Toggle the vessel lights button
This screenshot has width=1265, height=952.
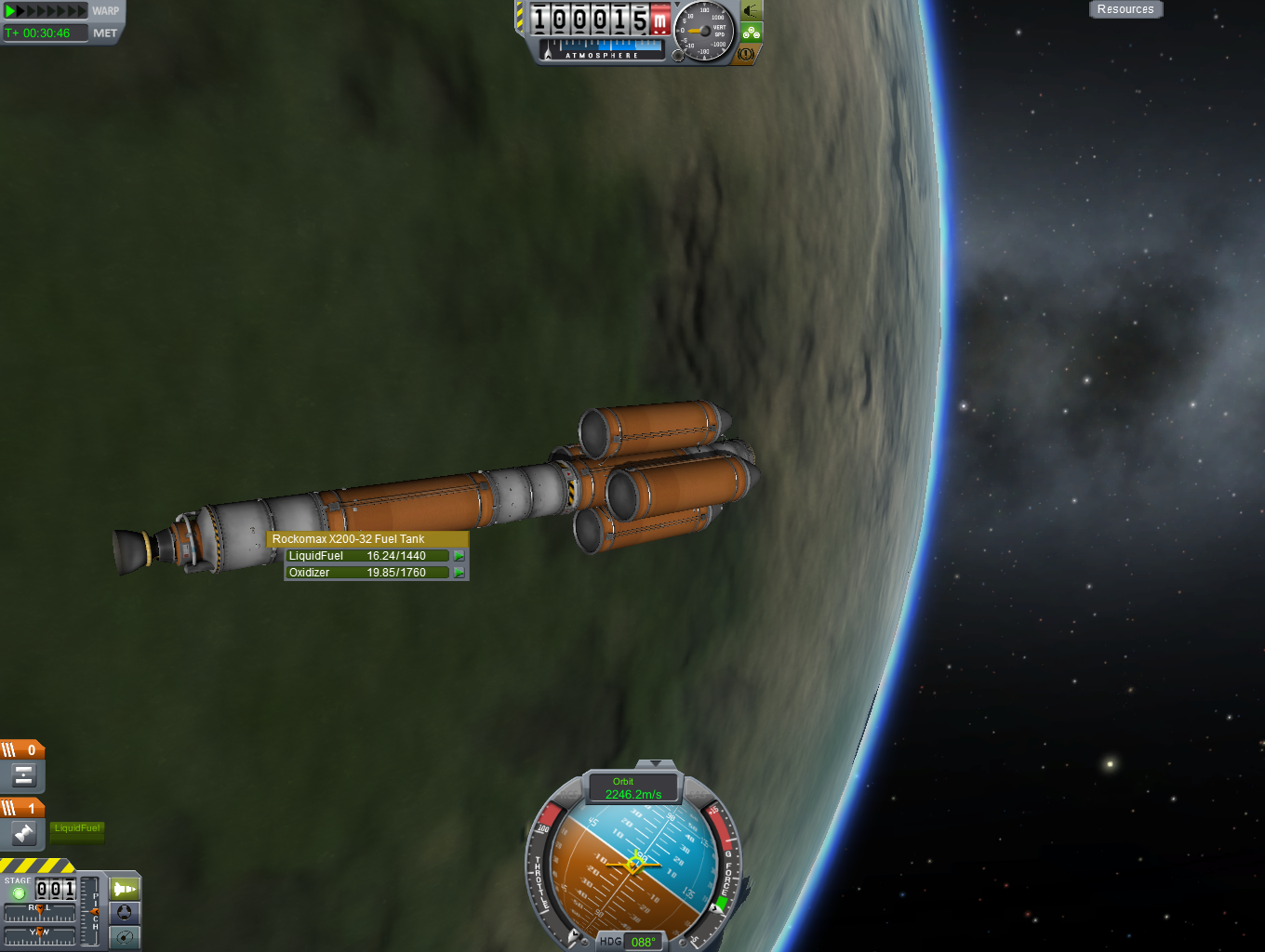752,11
